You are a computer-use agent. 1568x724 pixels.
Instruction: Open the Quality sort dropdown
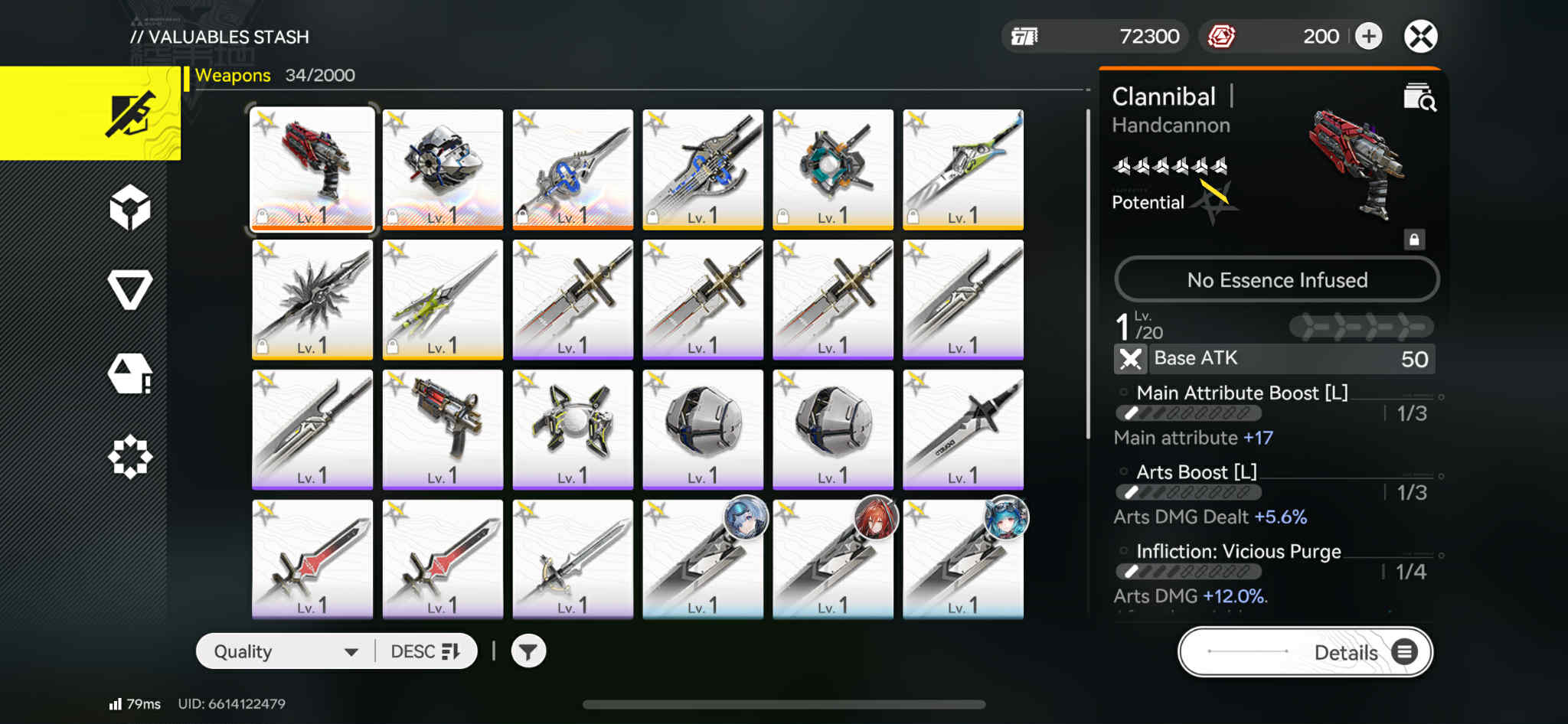pyautogui.click(x=285, y=652)
